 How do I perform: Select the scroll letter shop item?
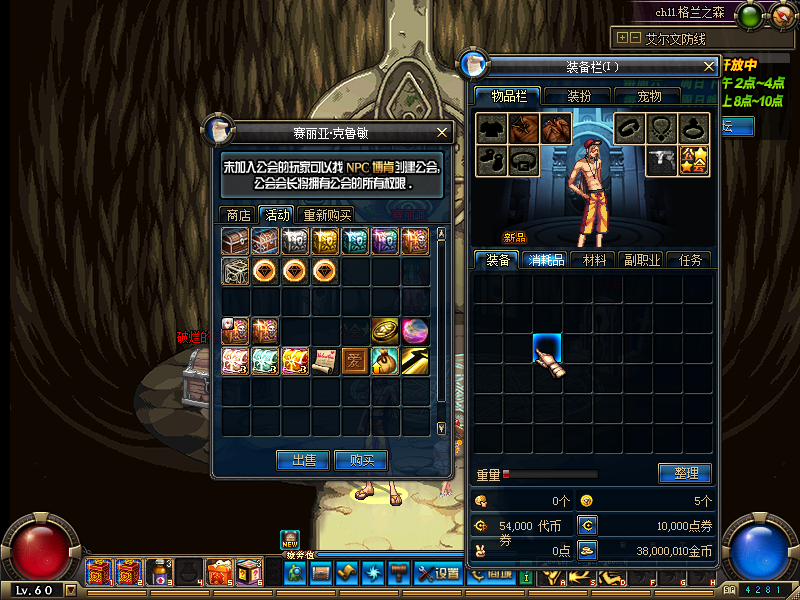coord(326,360)
